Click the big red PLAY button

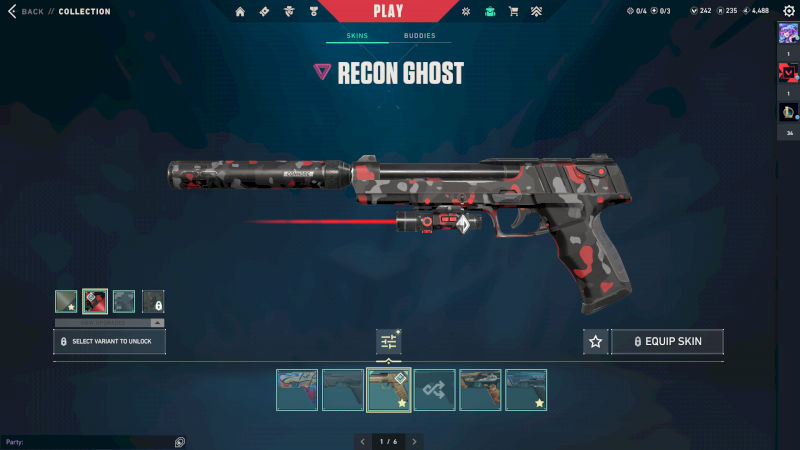point(388,11)
